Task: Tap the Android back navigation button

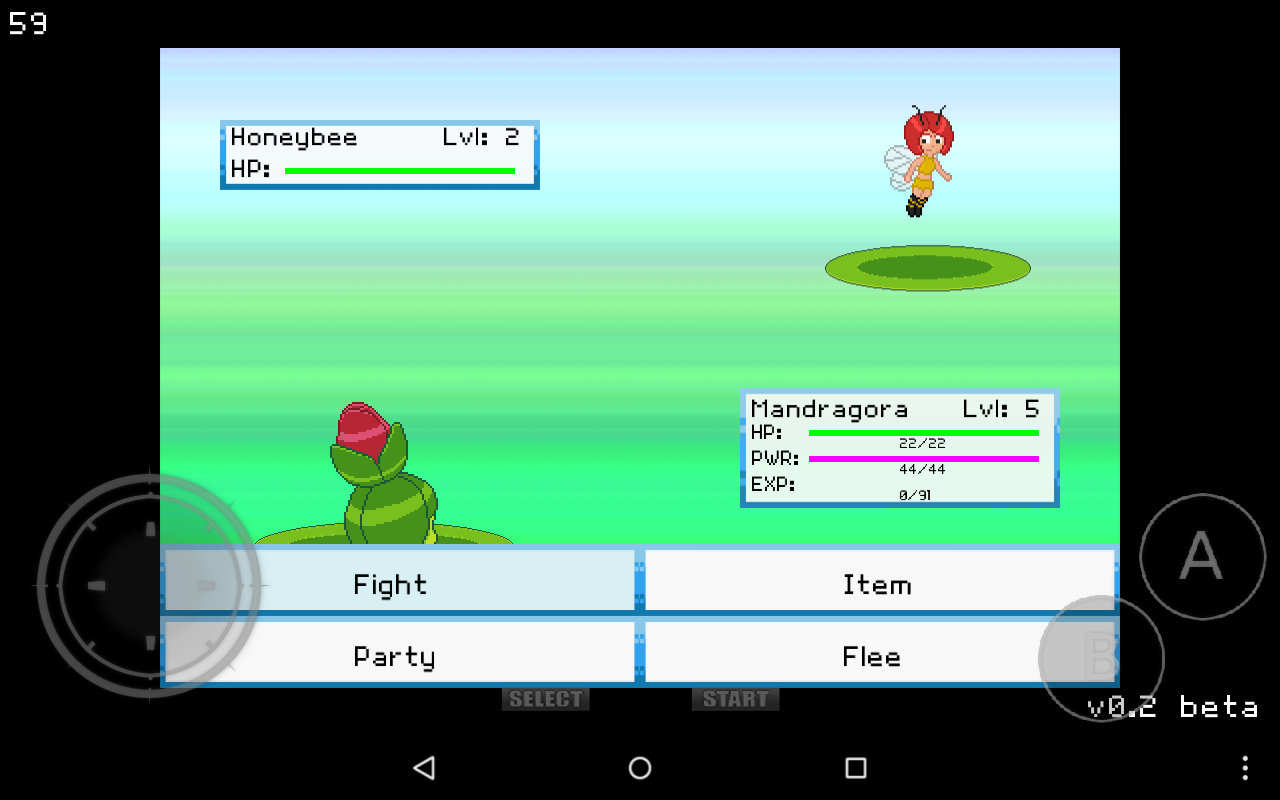Action: [x=424, y=767]
